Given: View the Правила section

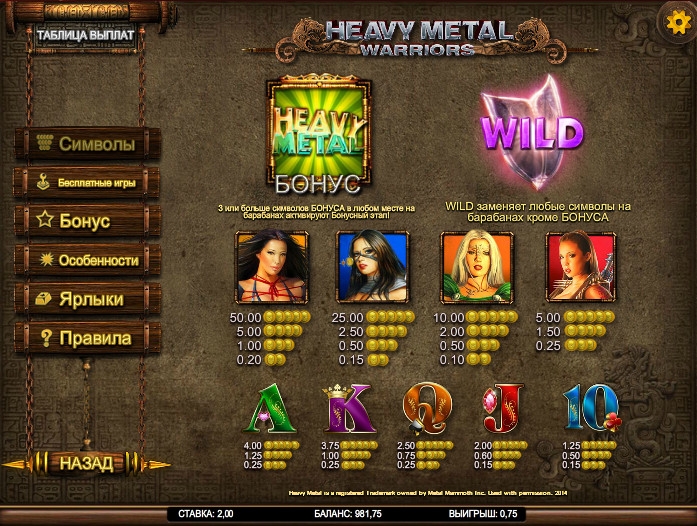Looking at the screenshot, I should pyautogui.click(x=87, y=338).
